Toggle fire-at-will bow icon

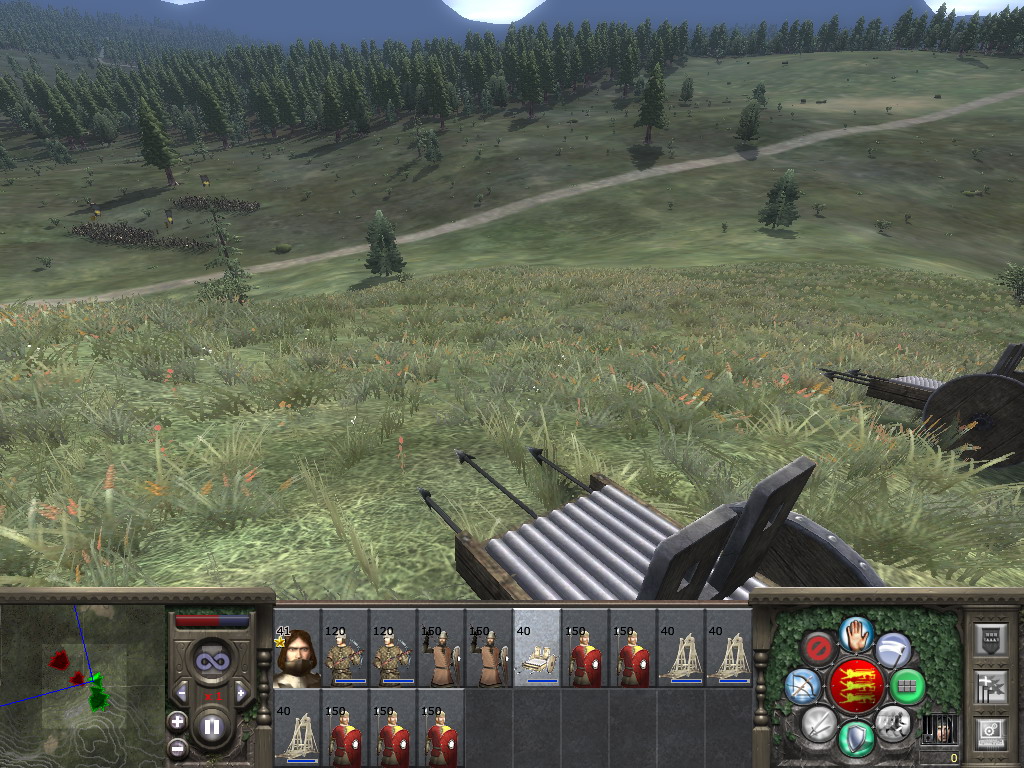(802, 686)
